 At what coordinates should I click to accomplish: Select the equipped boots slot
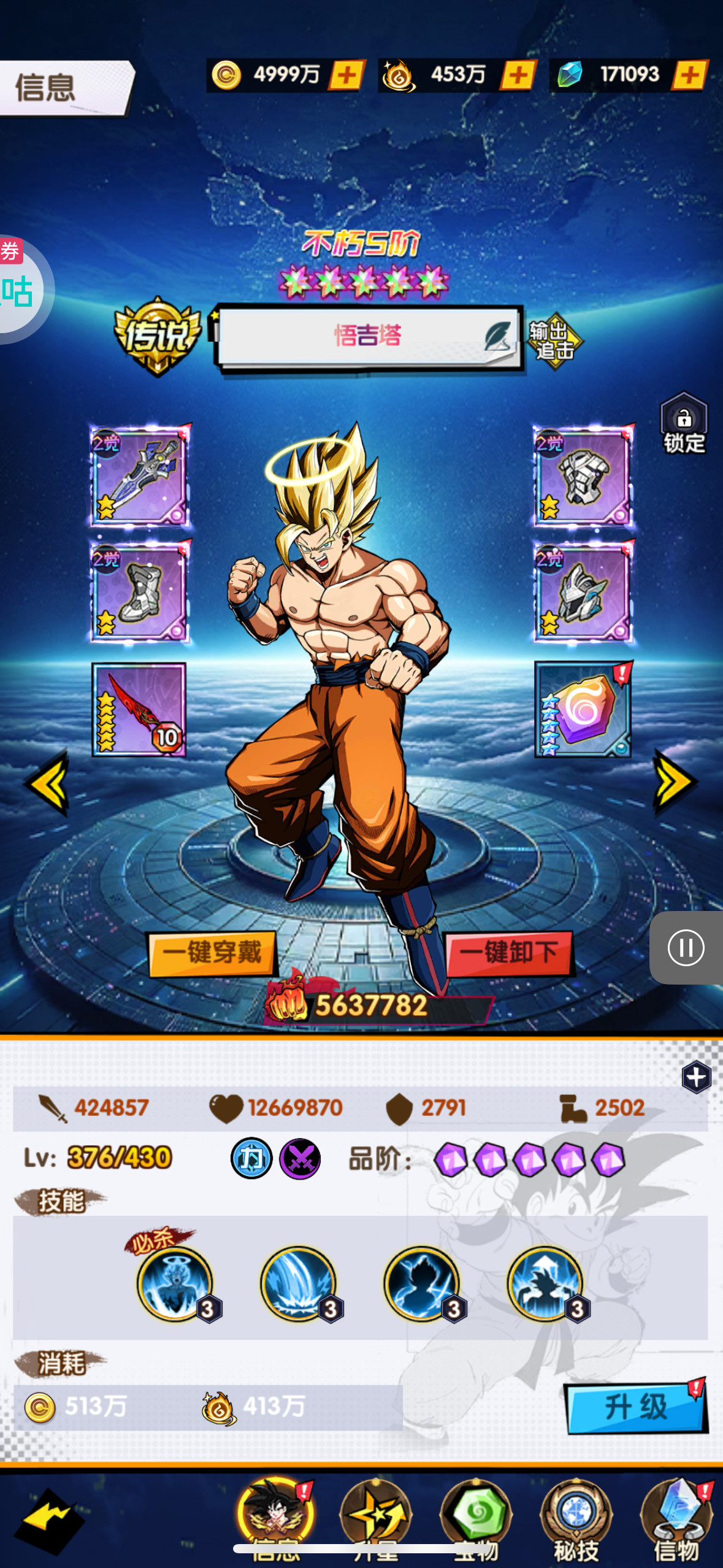140,591
